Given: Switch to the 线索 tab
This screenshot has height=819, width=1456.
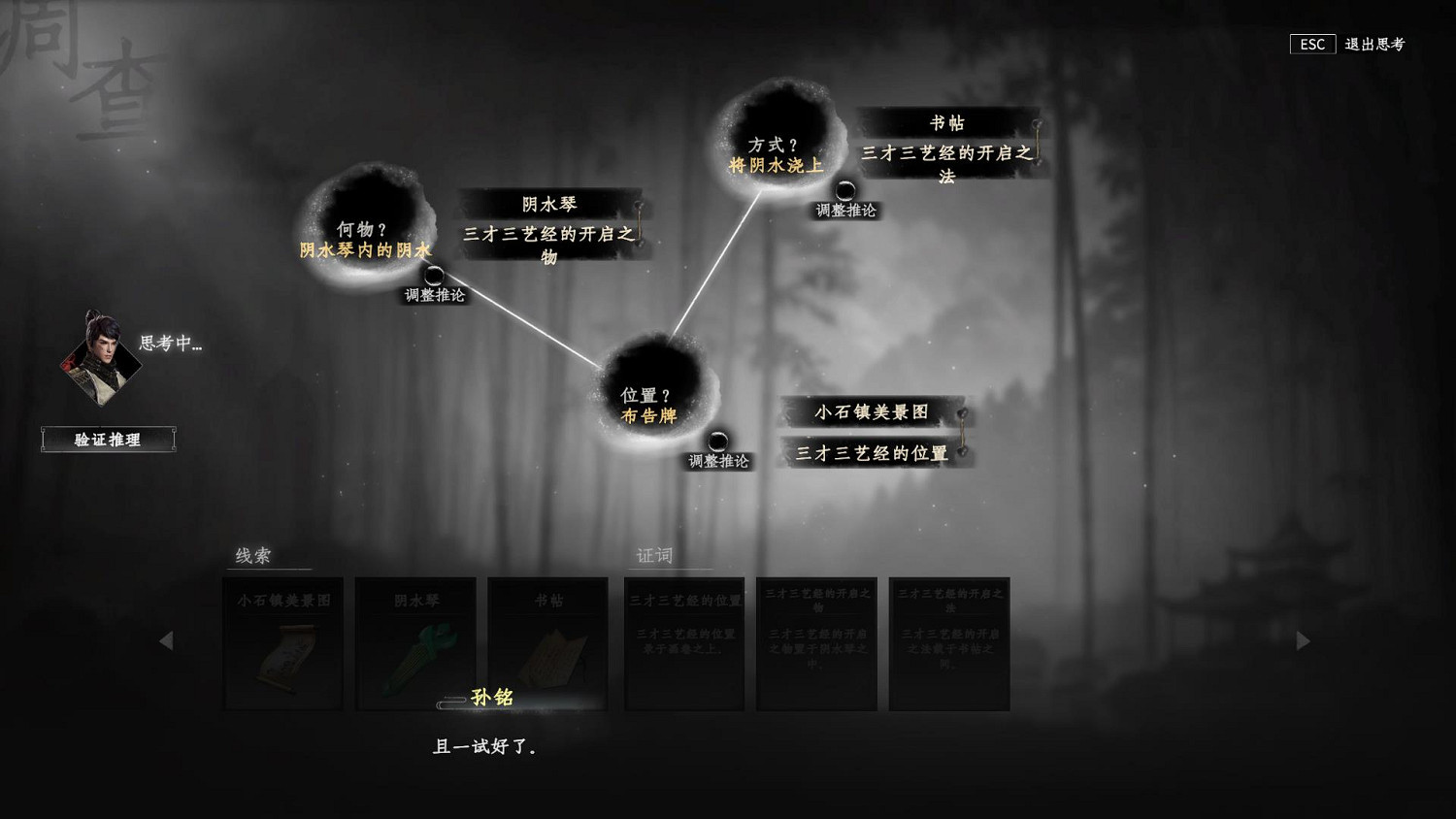Looking at the screenshot, I should (x=255, y=556).
